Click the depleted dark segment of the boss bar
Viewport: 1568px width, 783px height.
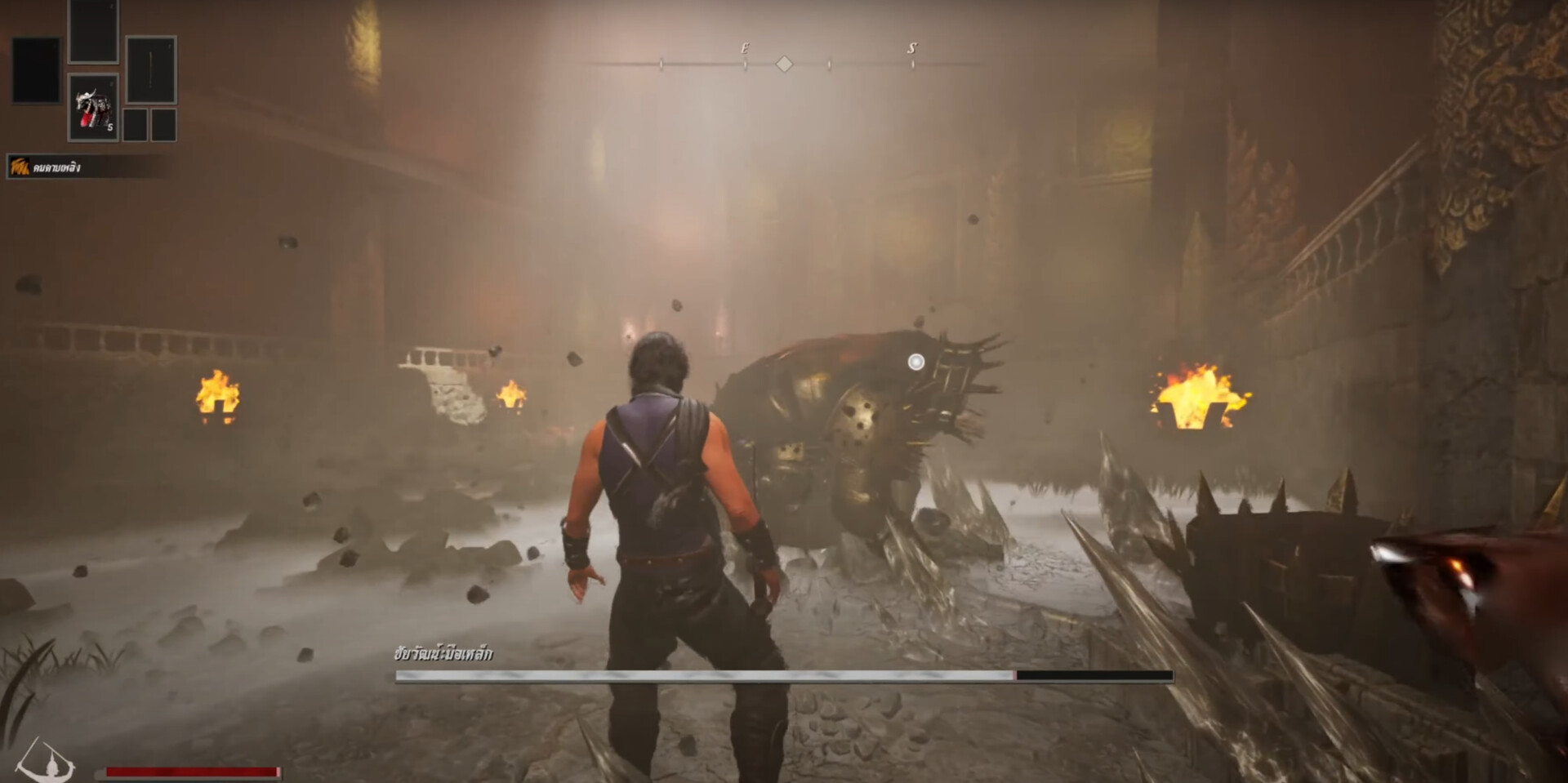(1094, 676)
